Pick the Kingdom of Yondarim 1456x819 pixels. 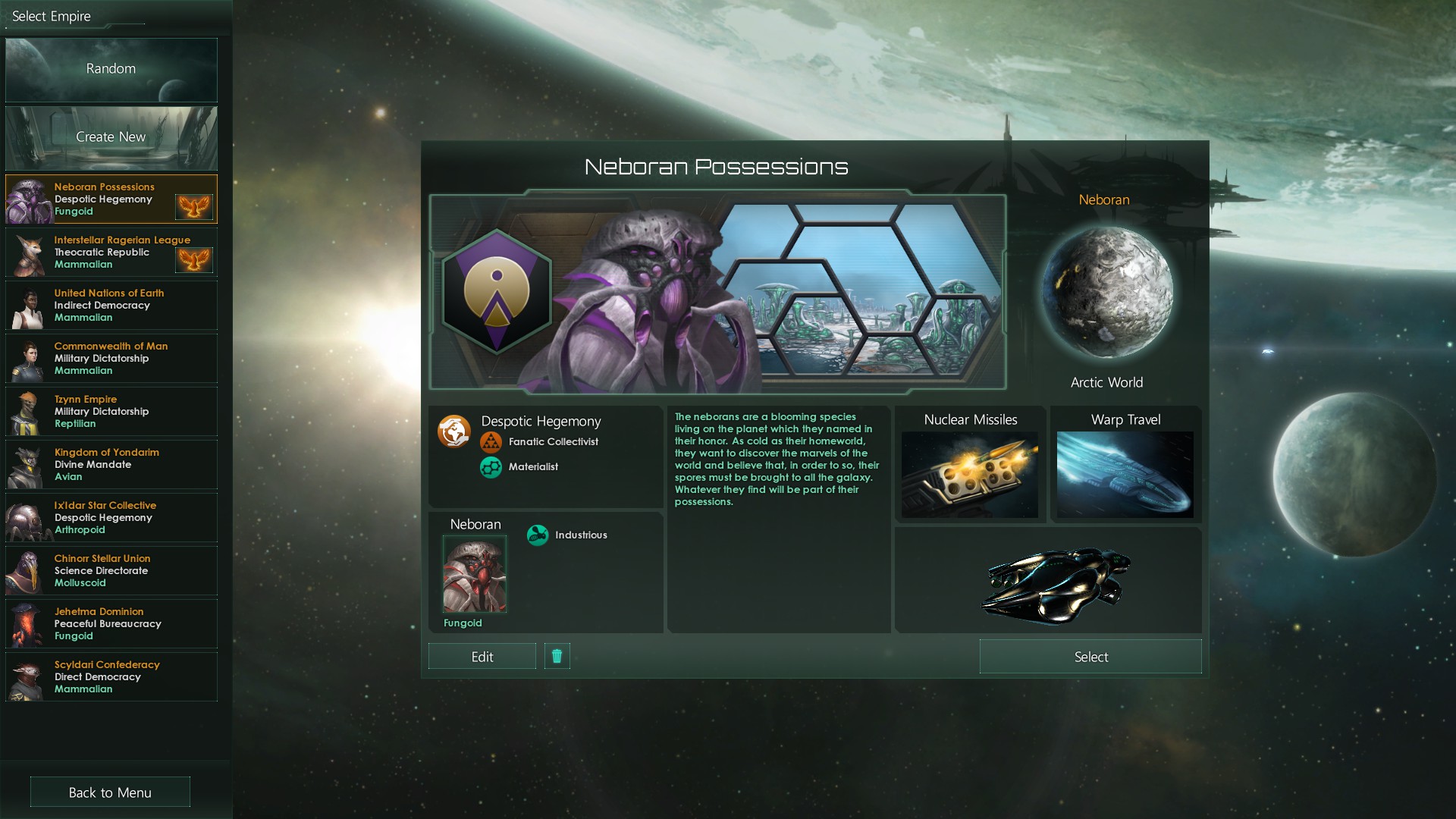pyautogui.click(x=111, y=465)
